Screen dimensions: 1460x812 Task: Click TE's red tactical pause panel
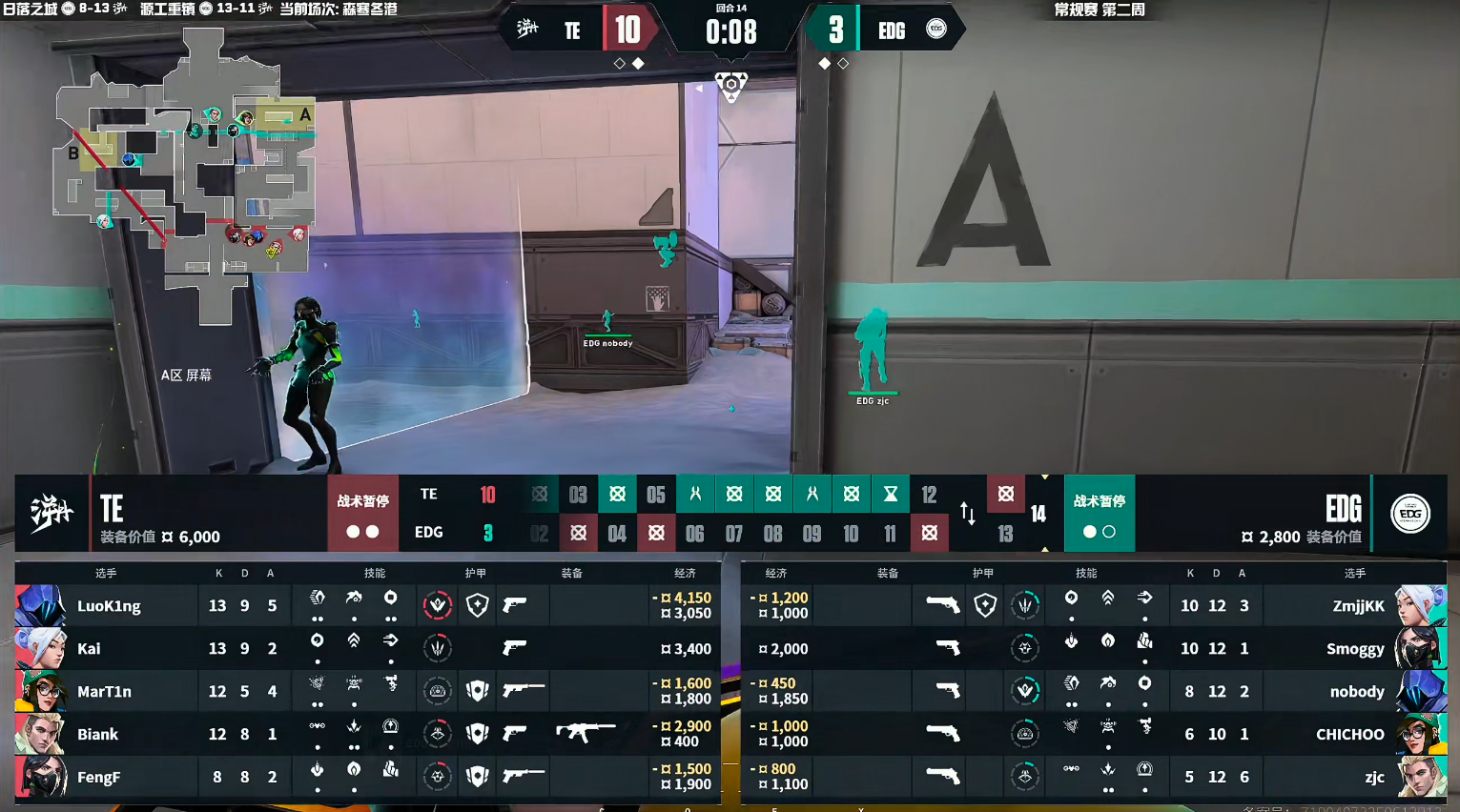click(x=362, y=514)
